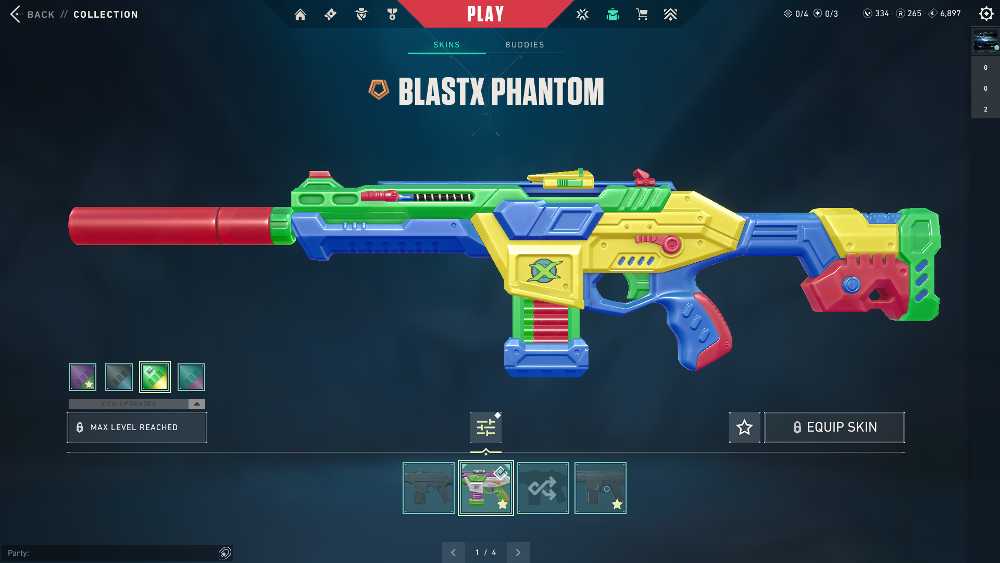The width and height of the screenshot is (1000, 563).
Task: Choose the purple variant swatch
Action: tap(83, 377)
